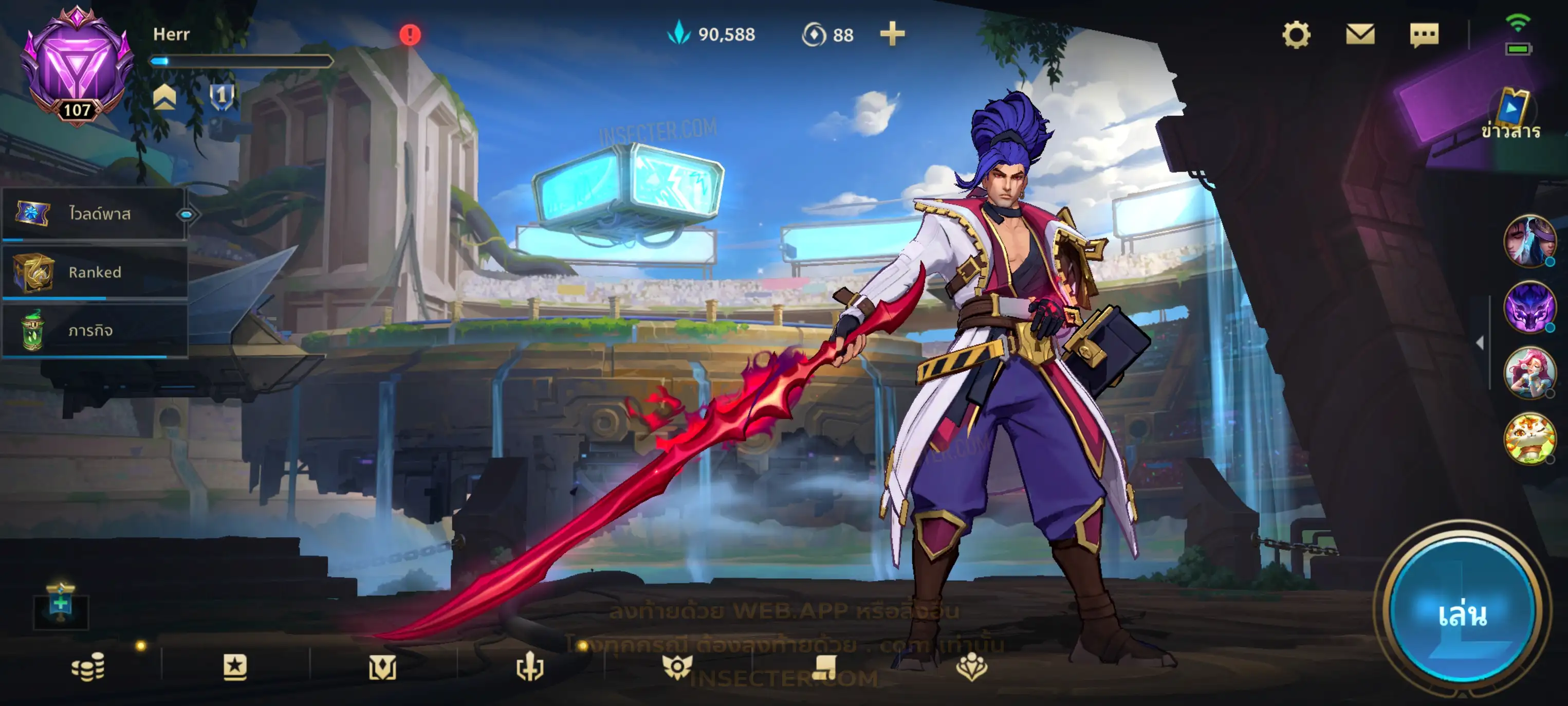Open the winged crest icon in bottom bar
This screenshot has height=706, width=1568.
pyautogui.click(x=677, y=667)
